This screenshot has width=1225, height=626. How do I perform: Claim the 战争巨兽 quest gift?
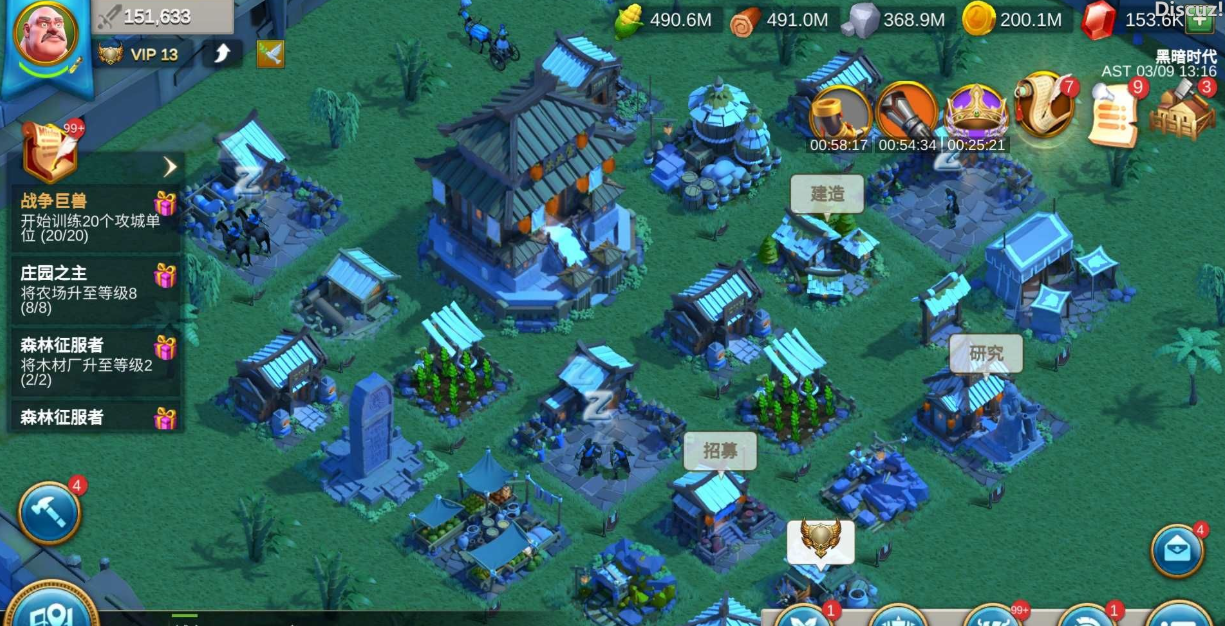click(x=165, y=204)
